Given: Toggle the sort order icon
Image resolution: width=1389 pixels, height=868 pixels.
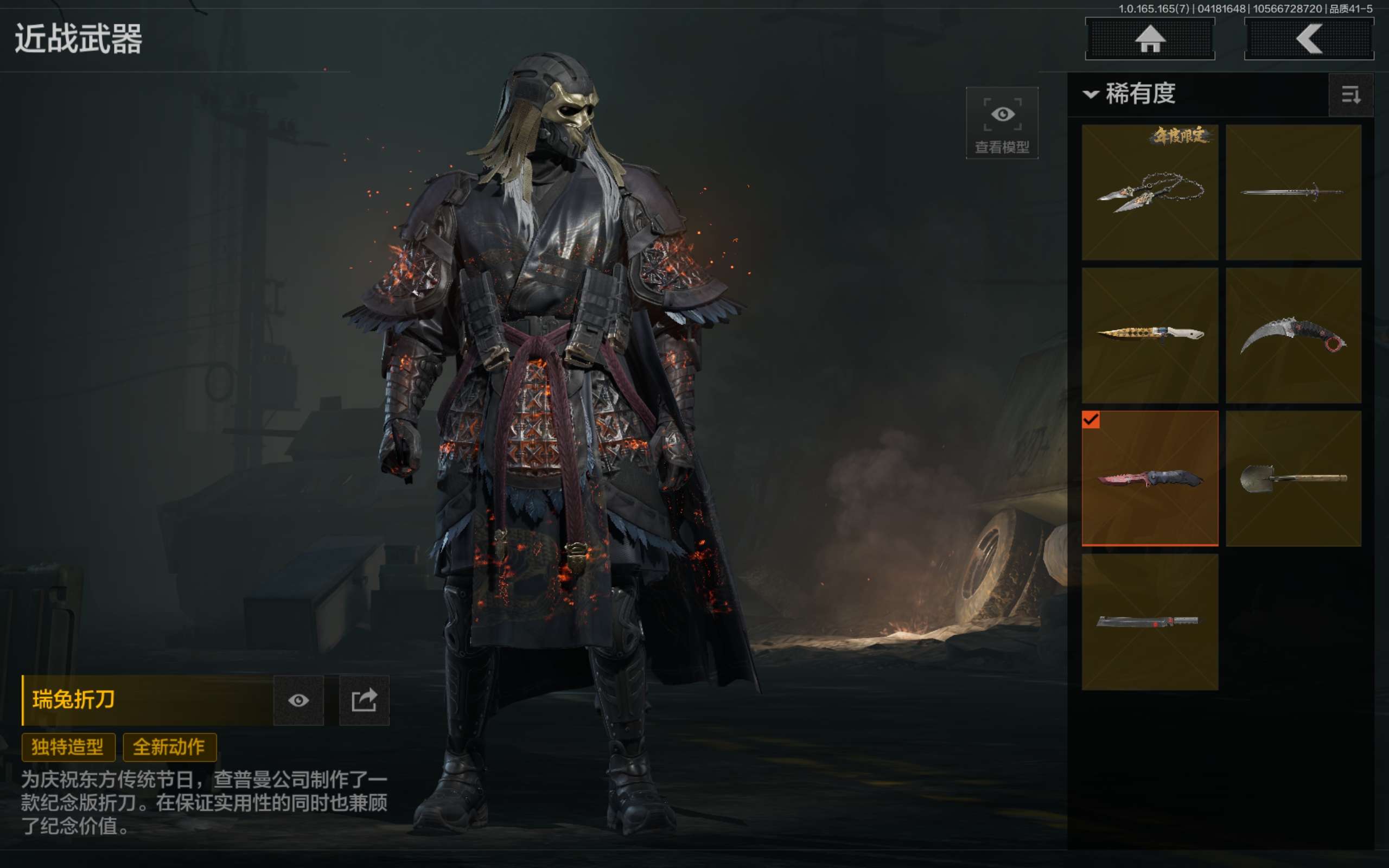Looking at the screenshot, I should [x=1350, y=95].
